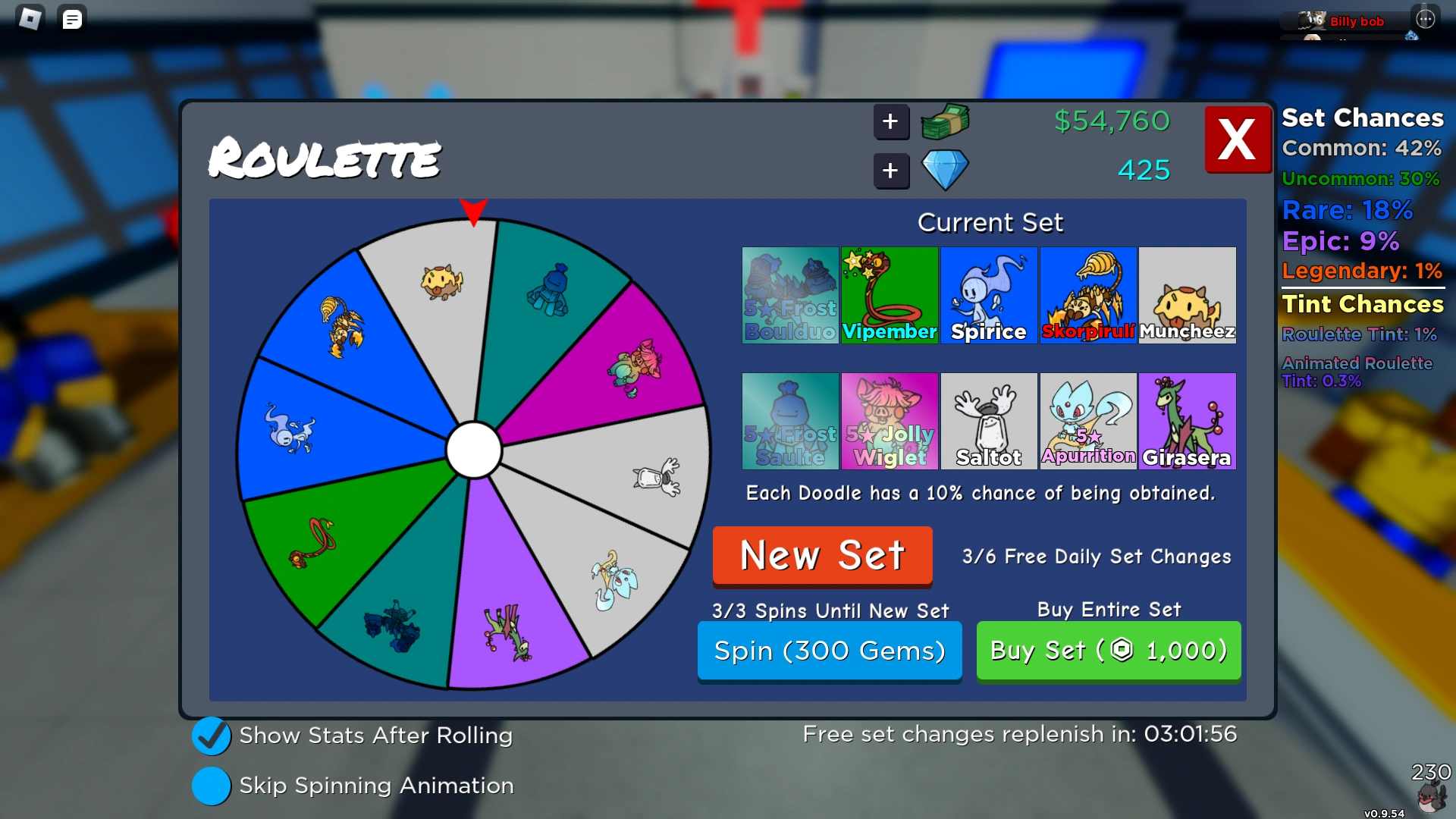The height and width of the screenshot is (819, 1456).
Task: Select the Spirice doodle in Current Set
Action: 988,294
